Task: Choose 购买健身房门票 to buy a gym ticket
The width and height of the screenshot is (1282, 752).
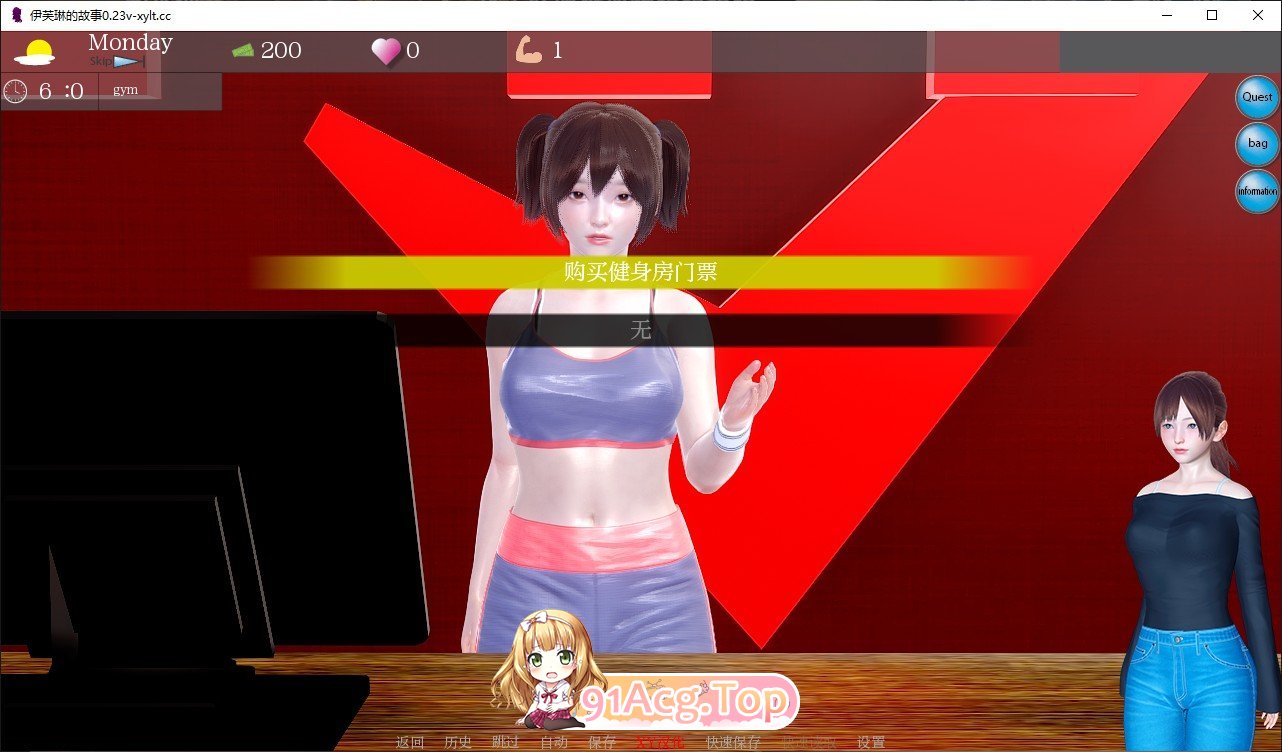Action: 641,270
